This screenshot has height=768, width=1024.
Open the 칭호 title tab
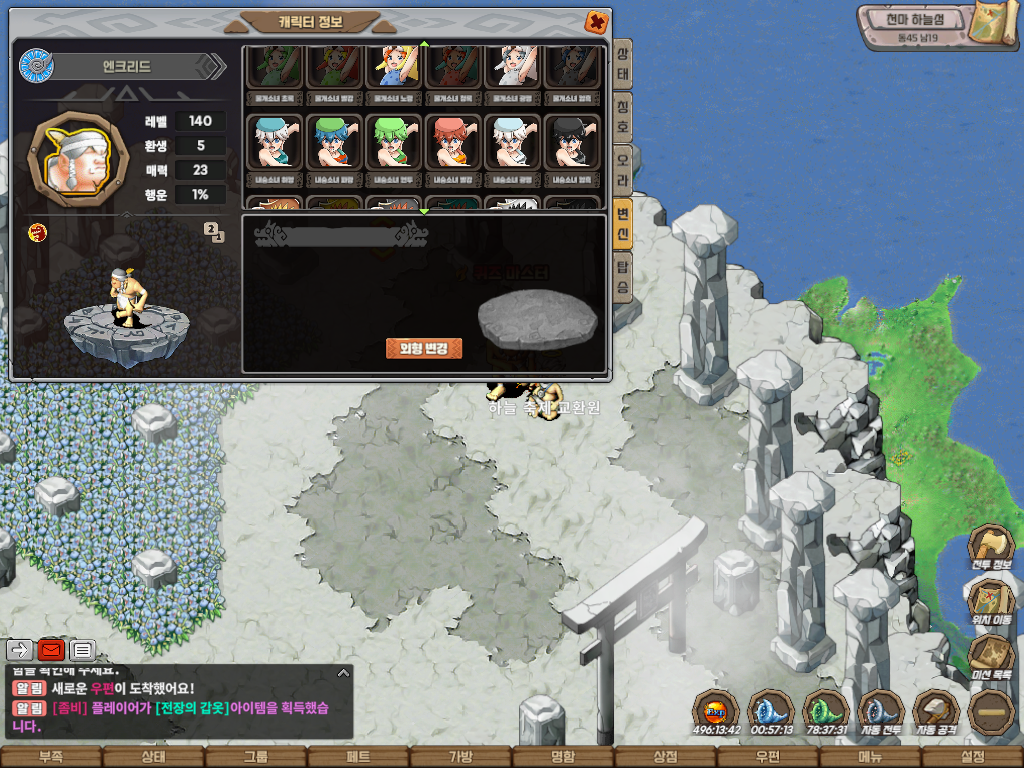622,112
